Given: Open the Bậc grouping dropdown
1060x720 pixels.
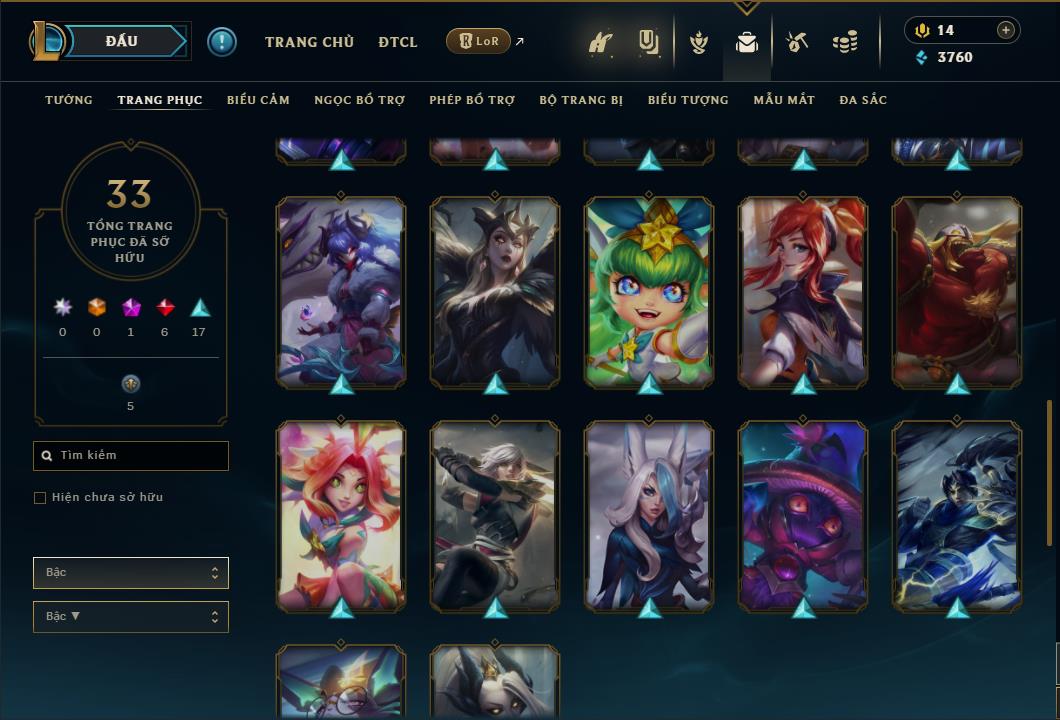Looking at the screenshot, I should [x=131, y=573].
